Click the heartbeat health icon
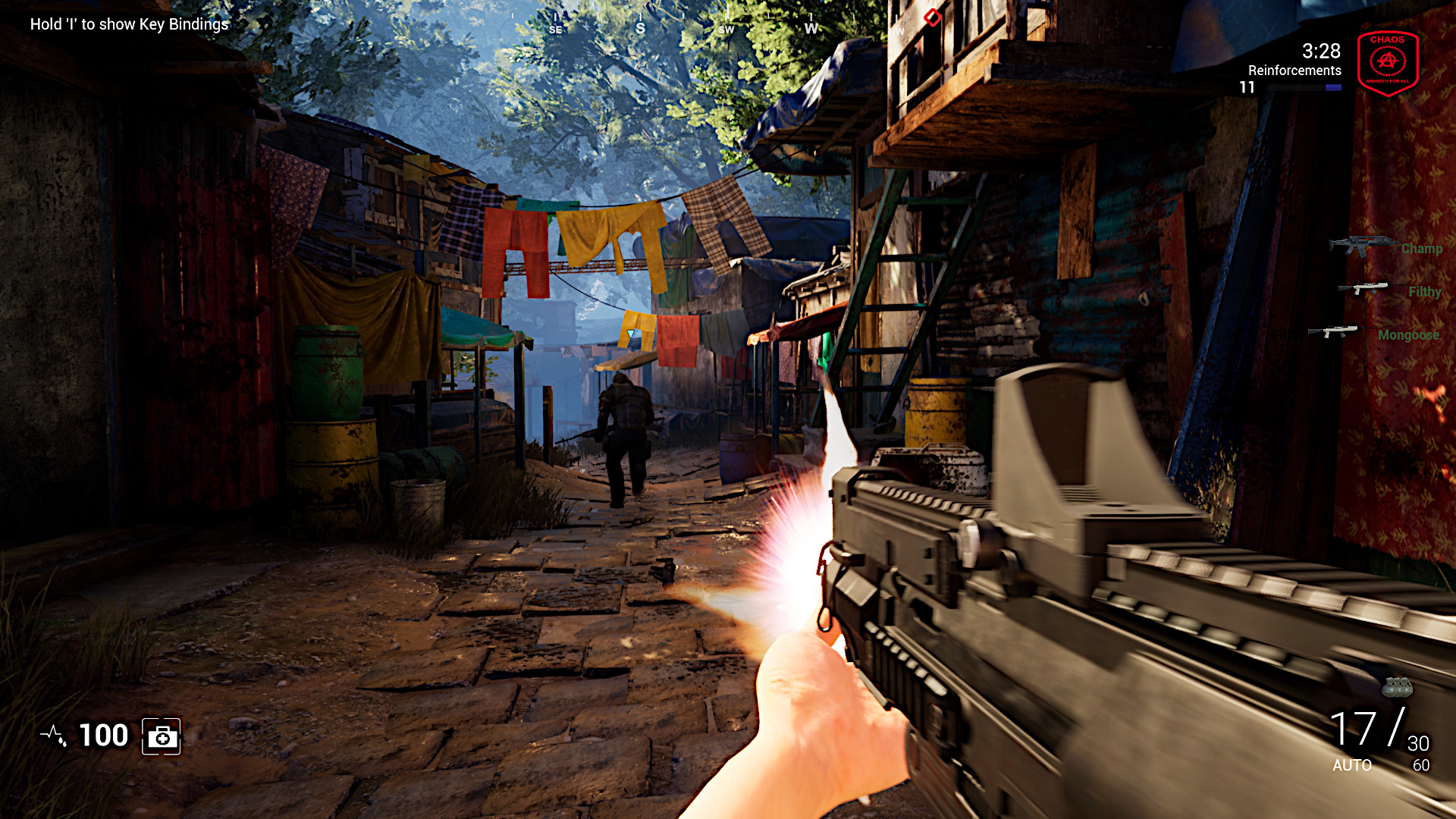The width and height of the screenshot is (1456, 819). [x=52, y=734]
